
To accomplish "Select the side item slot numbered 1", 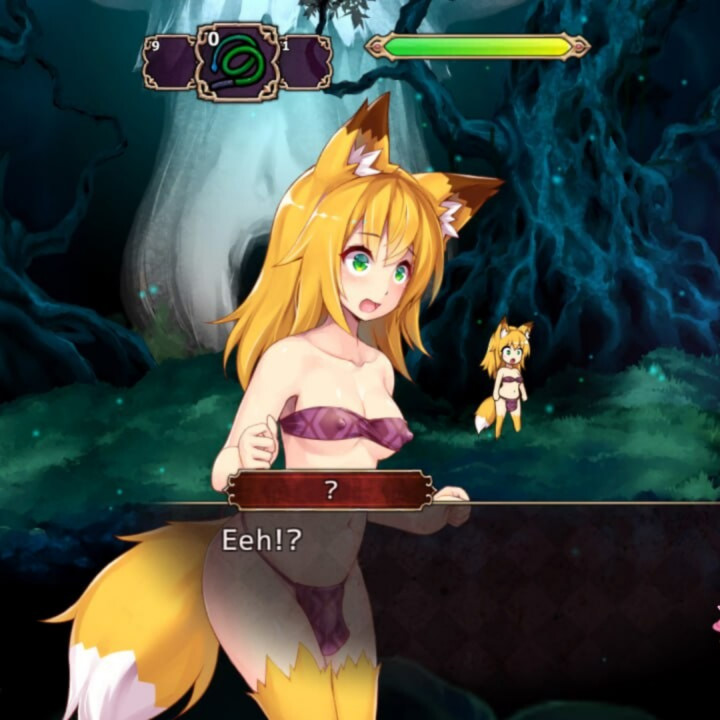I will (303, 62).
